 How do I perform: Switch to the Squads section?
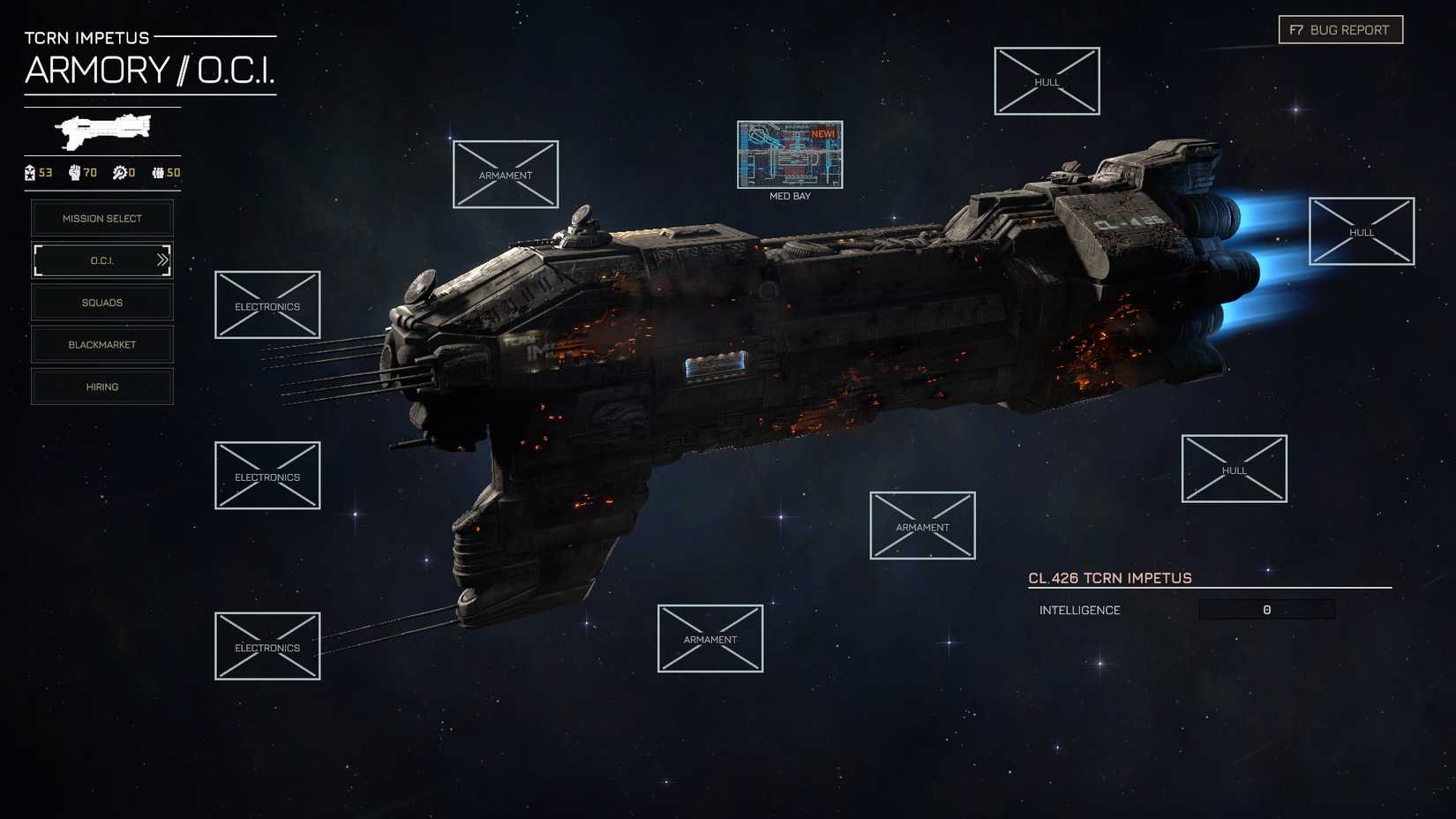(x=101, y=302)
